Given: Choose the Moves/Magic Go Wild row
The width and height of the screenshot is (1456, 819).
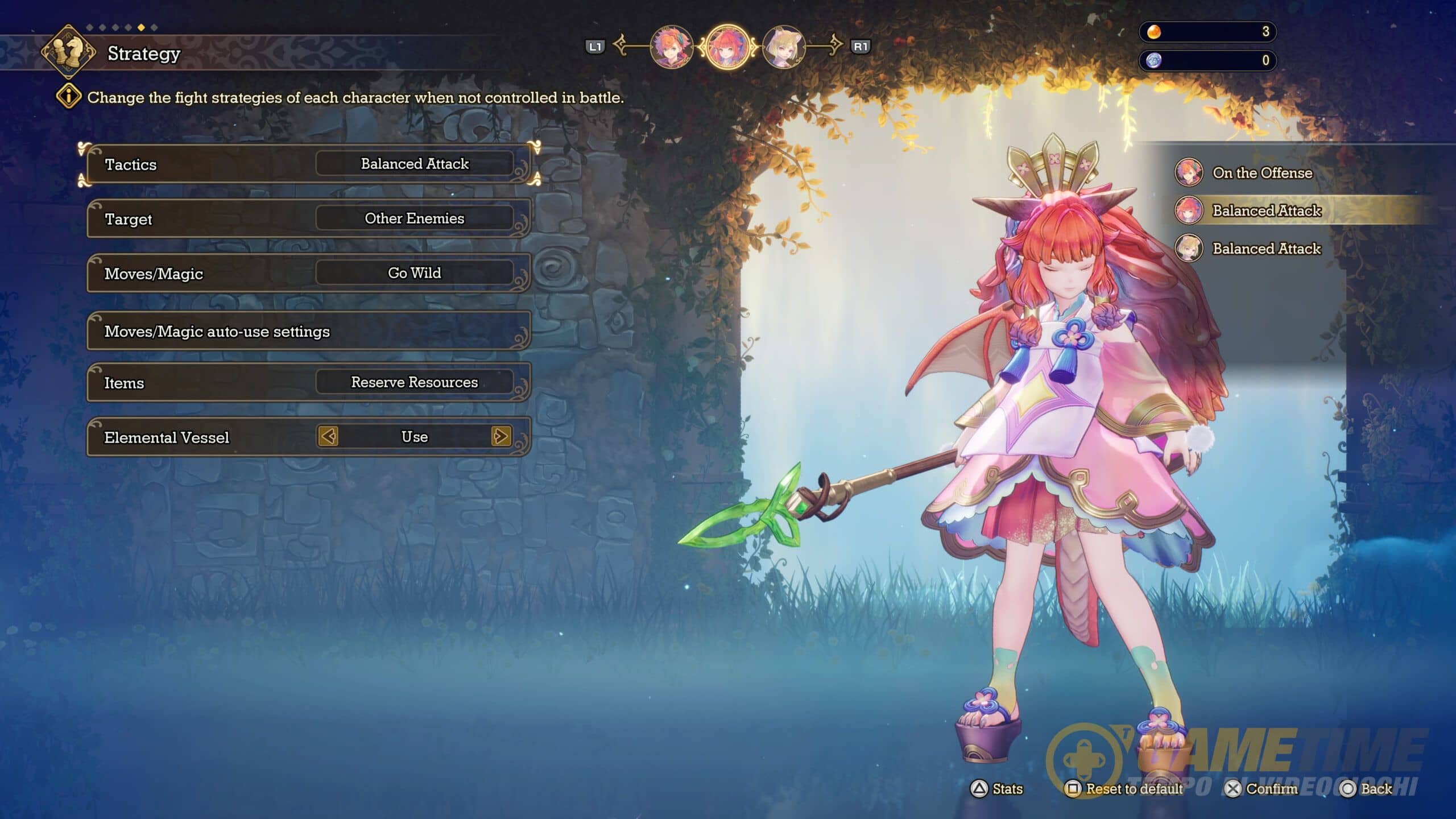Looking at the screenshot, I should [308, 274].
